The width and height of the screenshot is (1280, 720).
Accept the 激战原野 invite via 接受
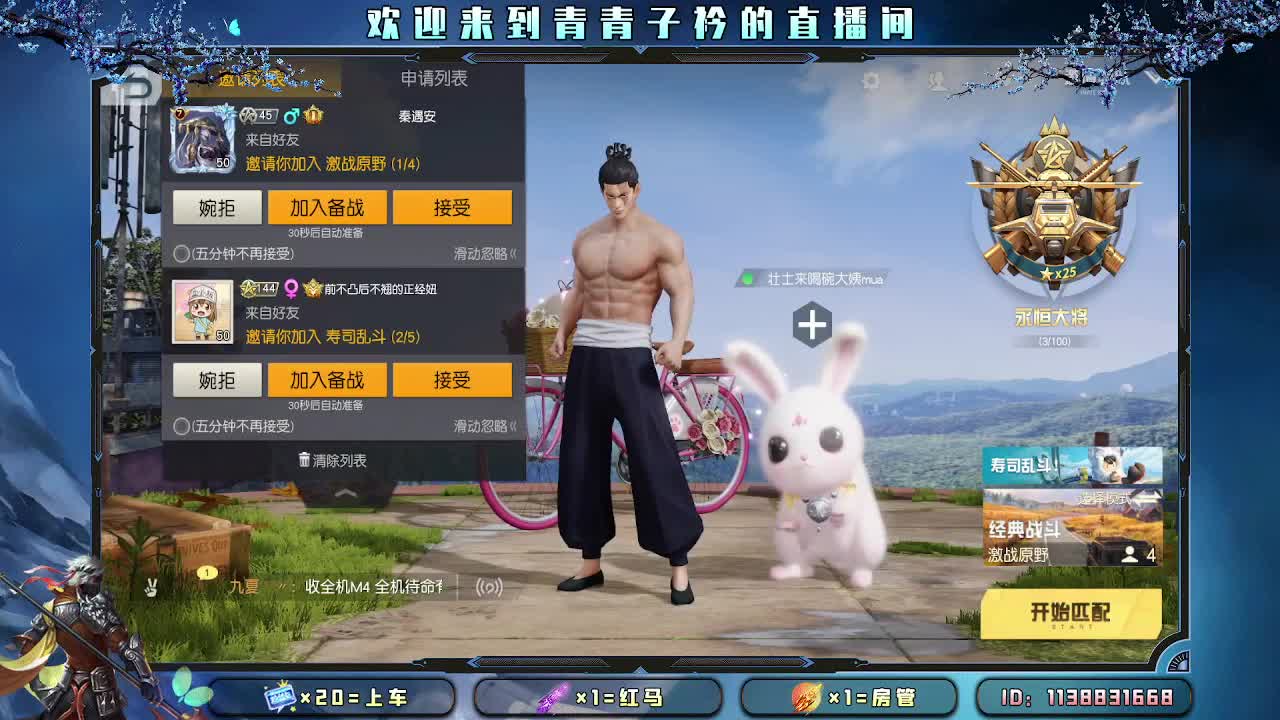(453, 207)
